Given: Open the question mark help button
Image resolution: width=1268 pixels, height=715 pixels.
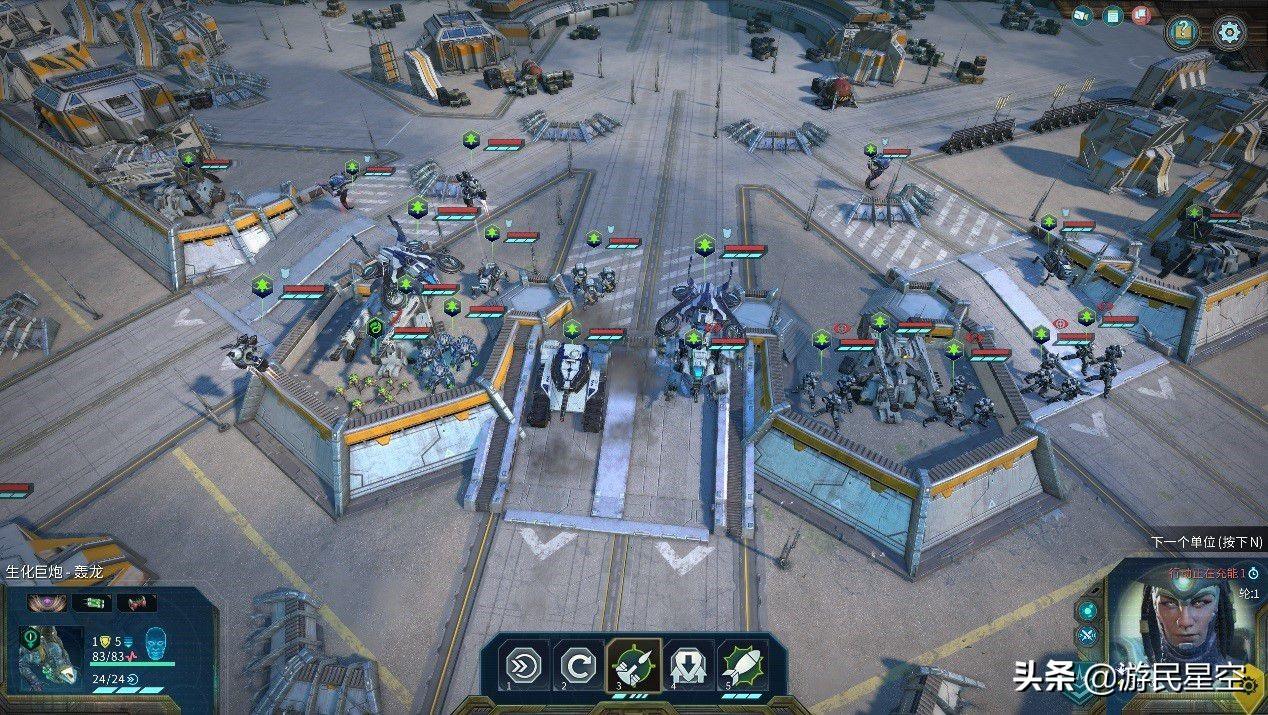Looking at the screenshot, I should 1183,32.
